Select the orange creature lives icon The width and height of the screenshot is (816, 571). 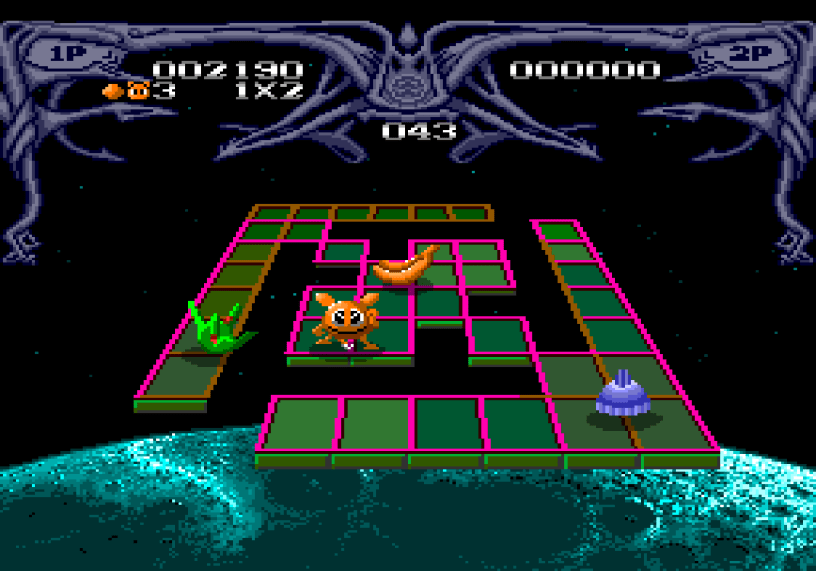pos(137,91)
